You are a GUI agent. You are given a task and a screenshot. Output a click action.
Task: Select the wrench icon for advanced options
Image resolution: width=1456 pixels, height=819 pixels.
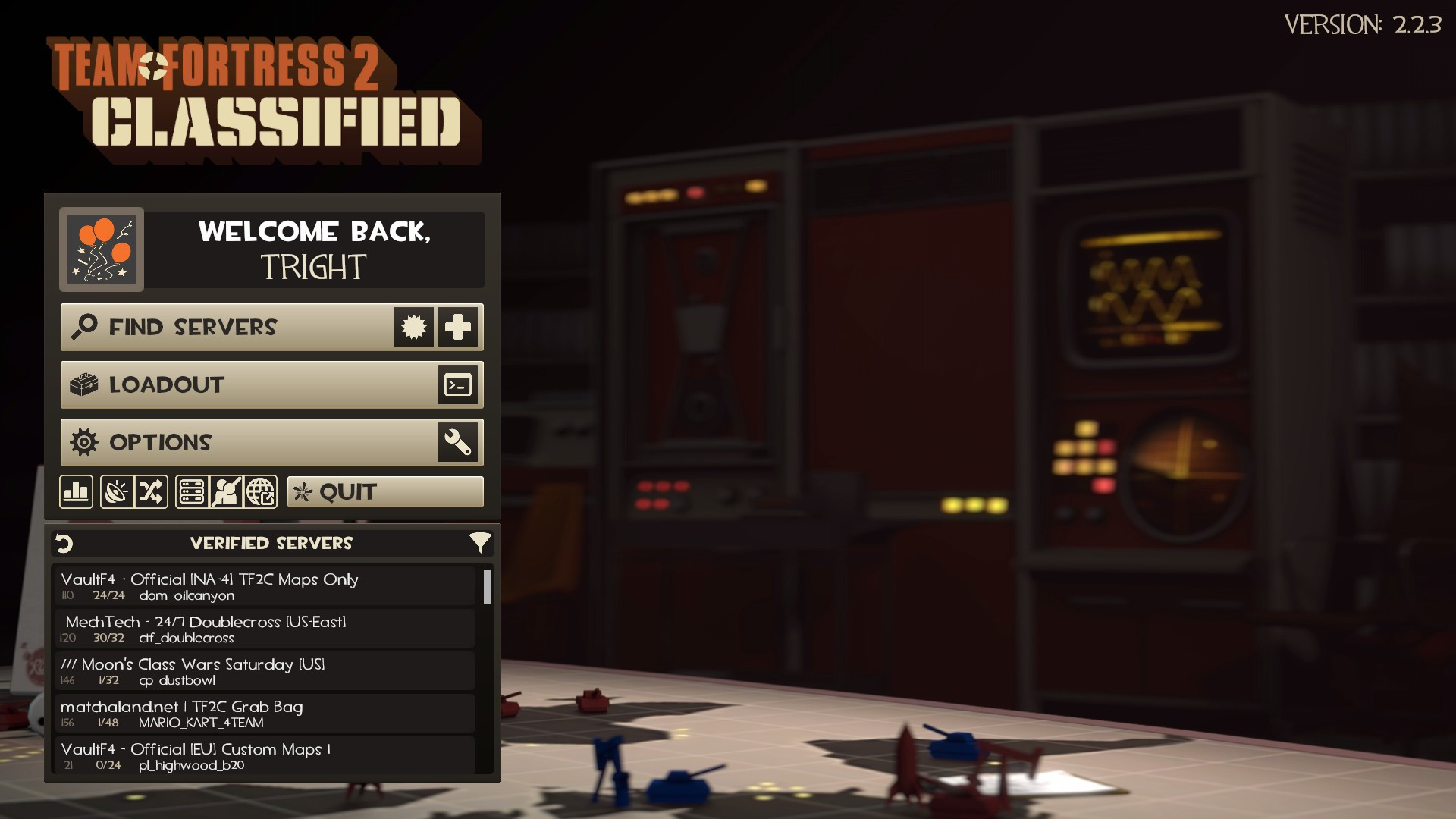[x=458, y=442]
